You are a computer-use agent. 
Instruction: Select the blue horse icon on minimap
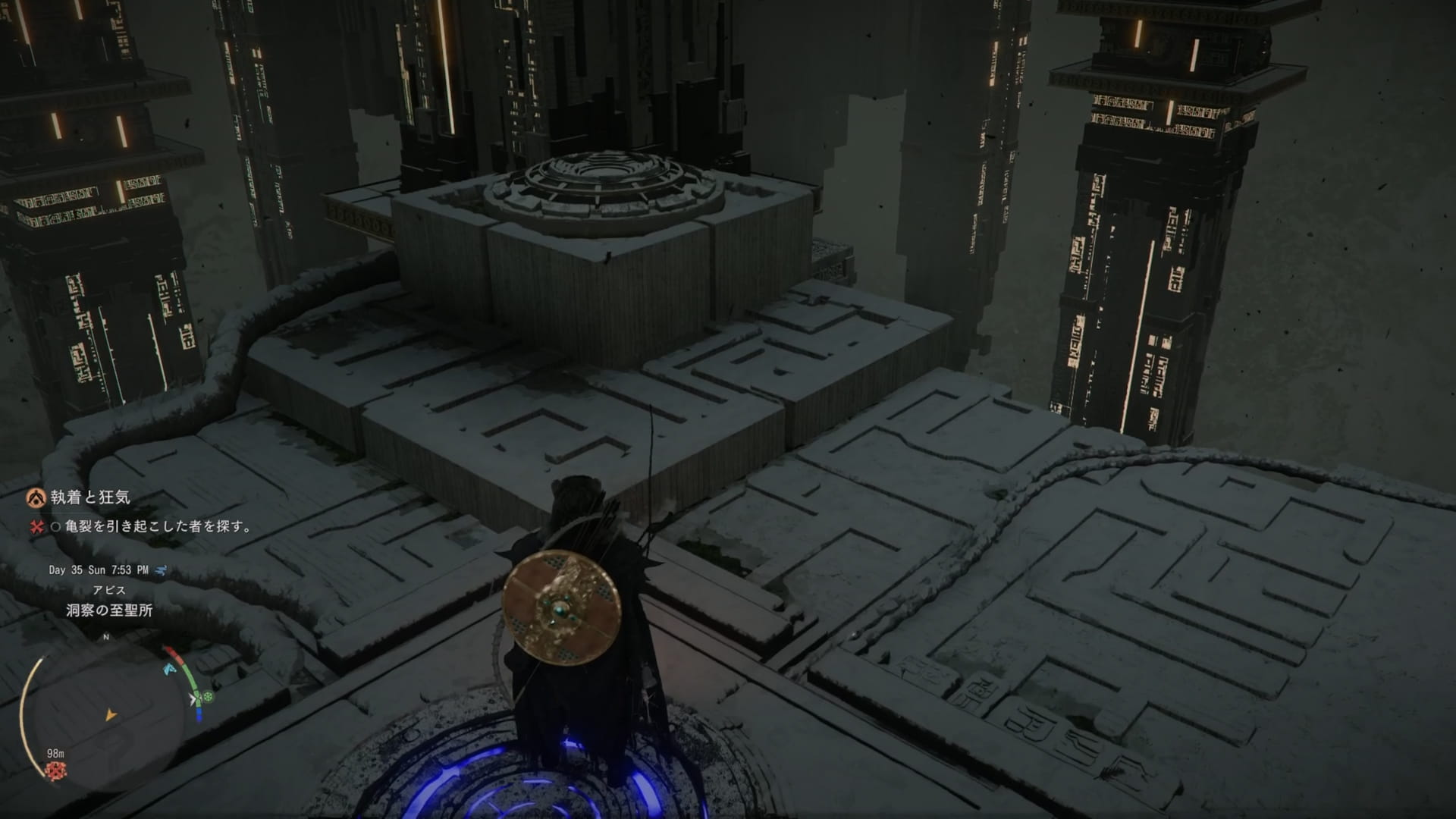pyautogui.click(x=169, y=669)
